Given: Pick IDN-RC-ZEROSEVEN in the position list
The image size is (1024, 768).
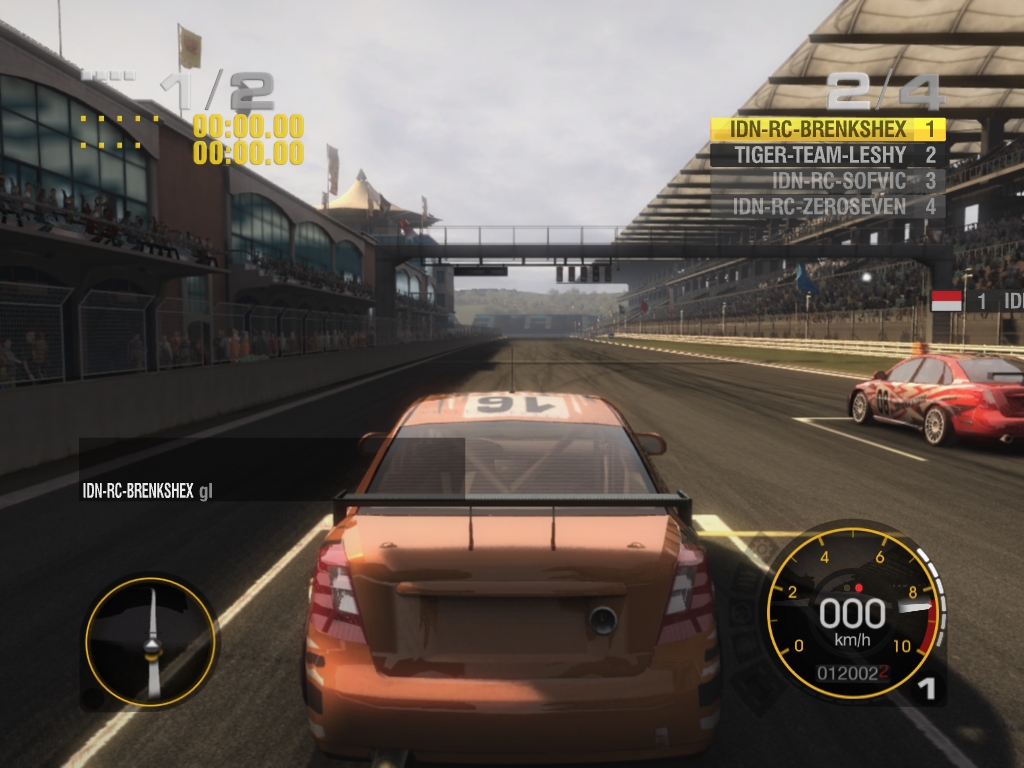Looking at the screenshot, I should 827,207.
